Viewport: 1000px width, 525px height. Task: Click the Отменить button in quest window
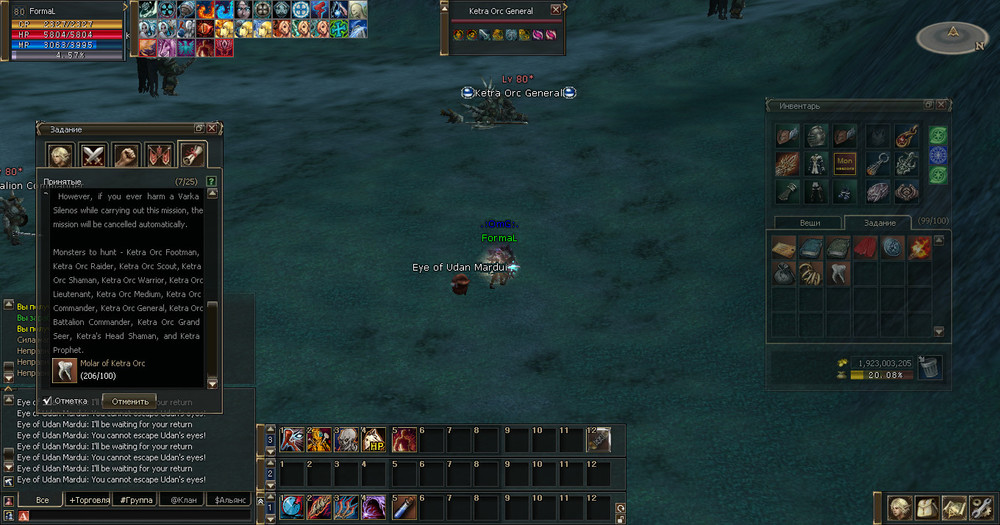[x=130, y=401]
